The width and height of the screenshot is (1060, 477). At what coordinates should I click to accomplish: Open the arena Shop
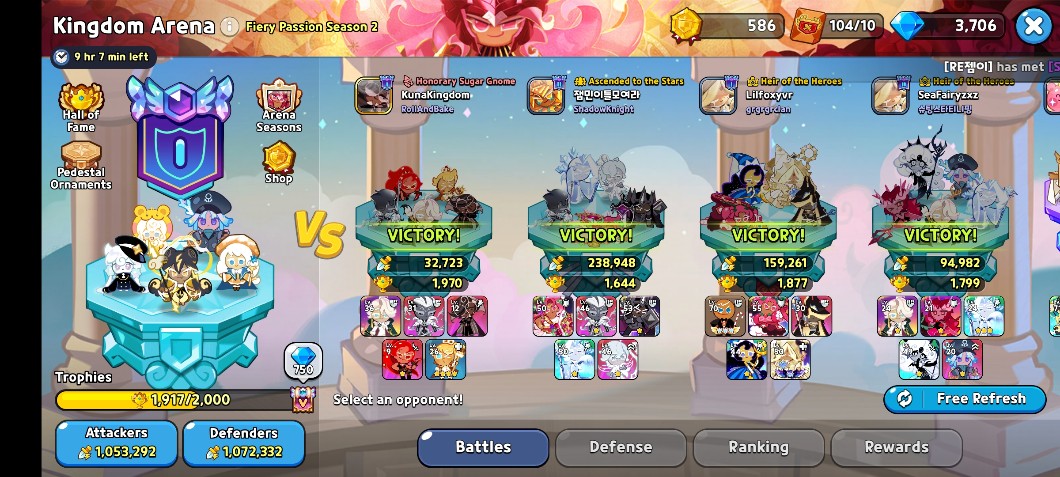point(279,163)
